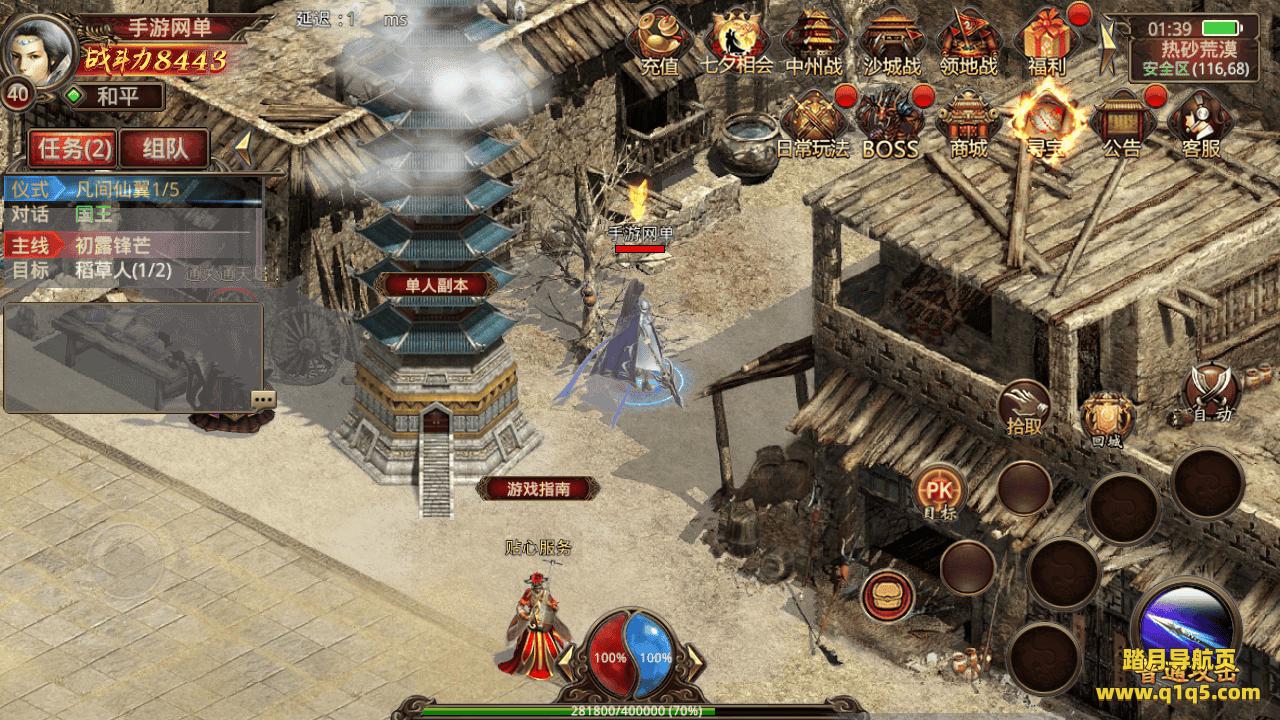1280x720 pixels.
Task: Toggle the 和平 peace attack mode
Action: tap(112, 97)
